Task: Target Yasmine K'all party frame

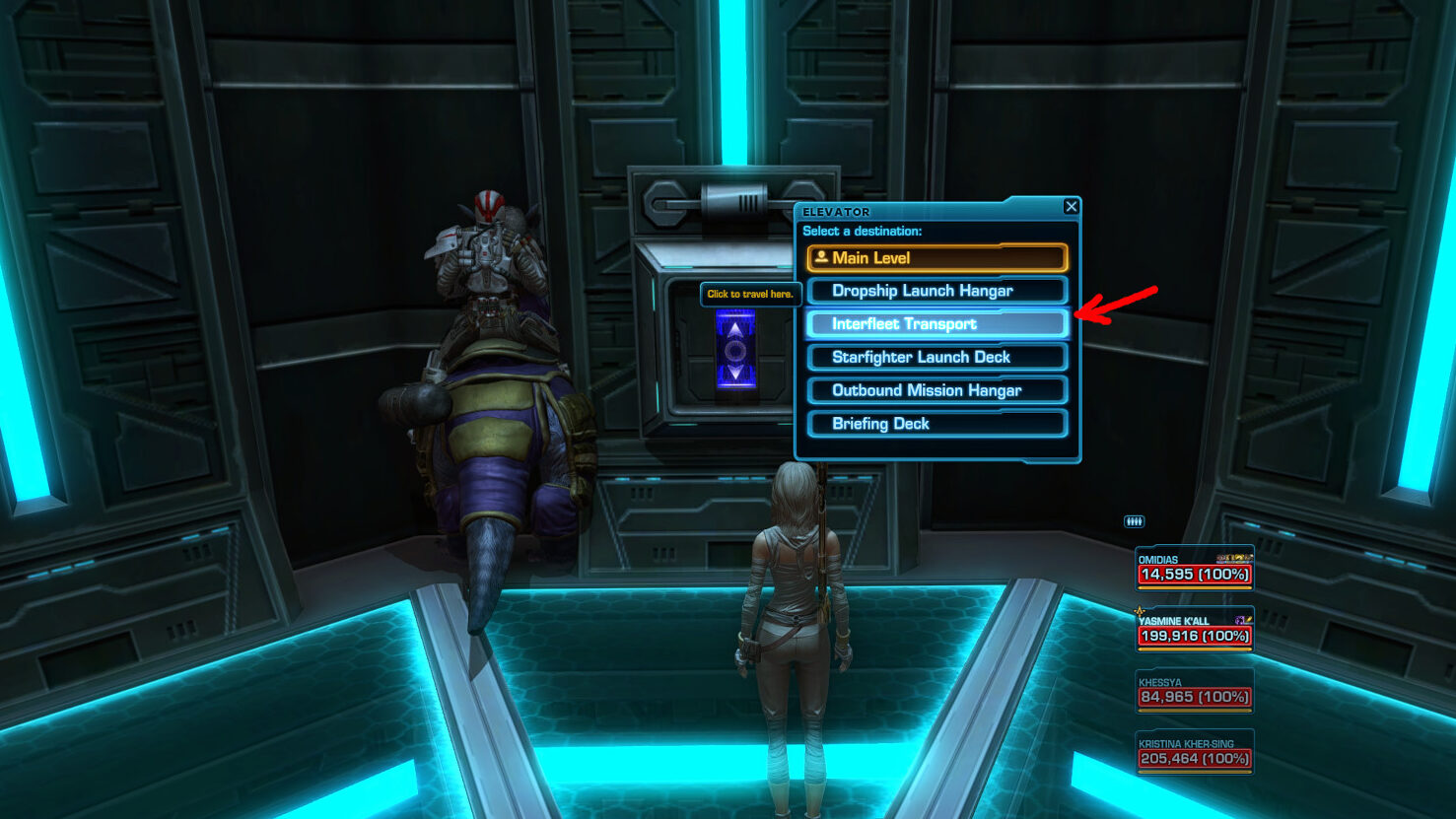Action: [1194, 631]
